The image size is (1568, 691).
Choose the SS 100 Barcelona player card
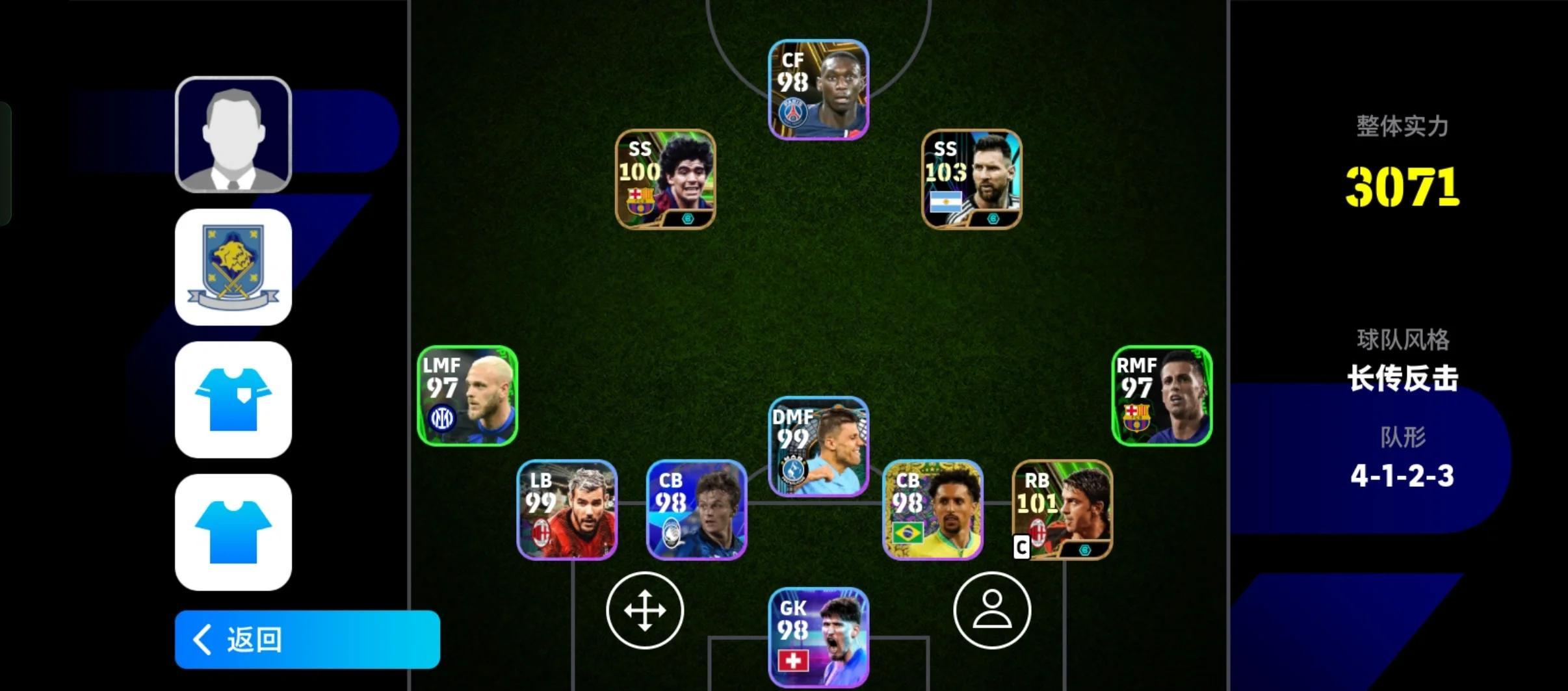pos(665,179)
